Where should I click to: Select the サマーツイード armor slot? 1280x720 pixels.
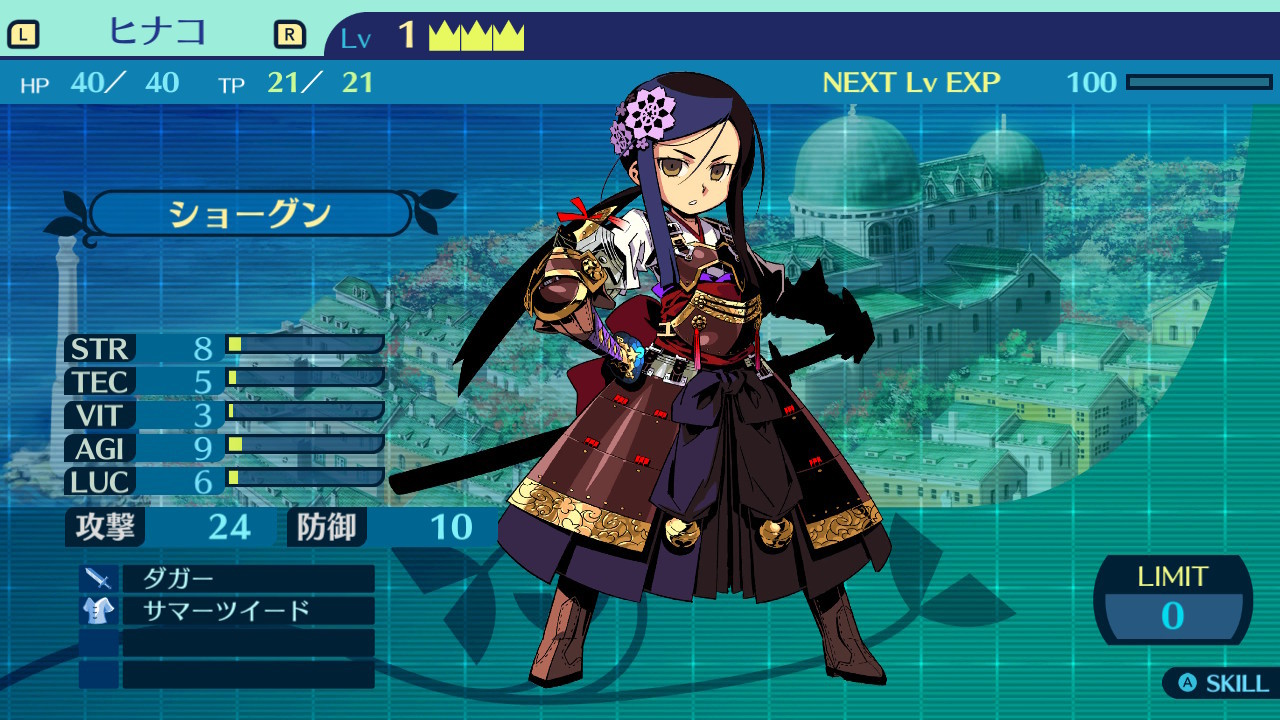[247, 611]
